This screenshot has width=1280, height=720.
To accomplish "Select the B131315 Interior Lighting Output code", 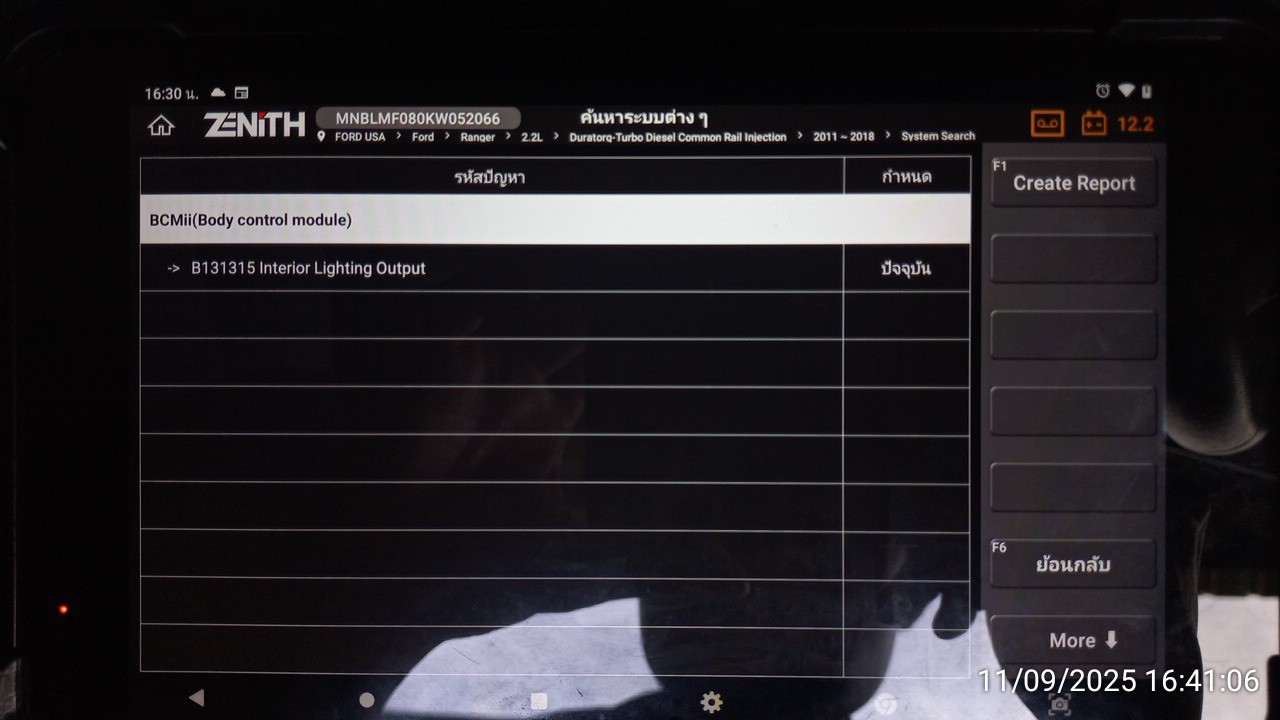I will click(308, 268).
